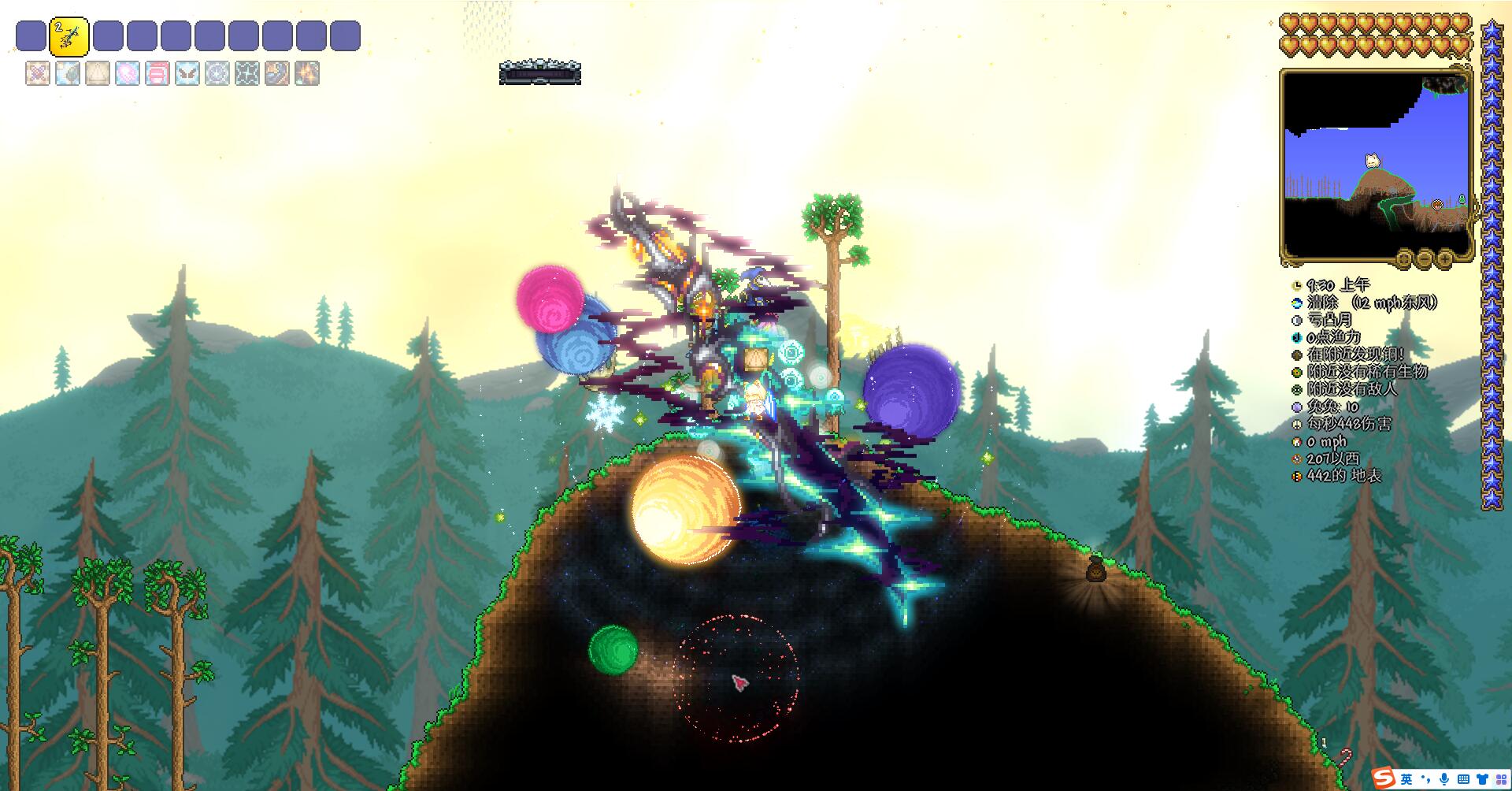
Task: Click the brown wings buff icon
Action: coord(187,73)
